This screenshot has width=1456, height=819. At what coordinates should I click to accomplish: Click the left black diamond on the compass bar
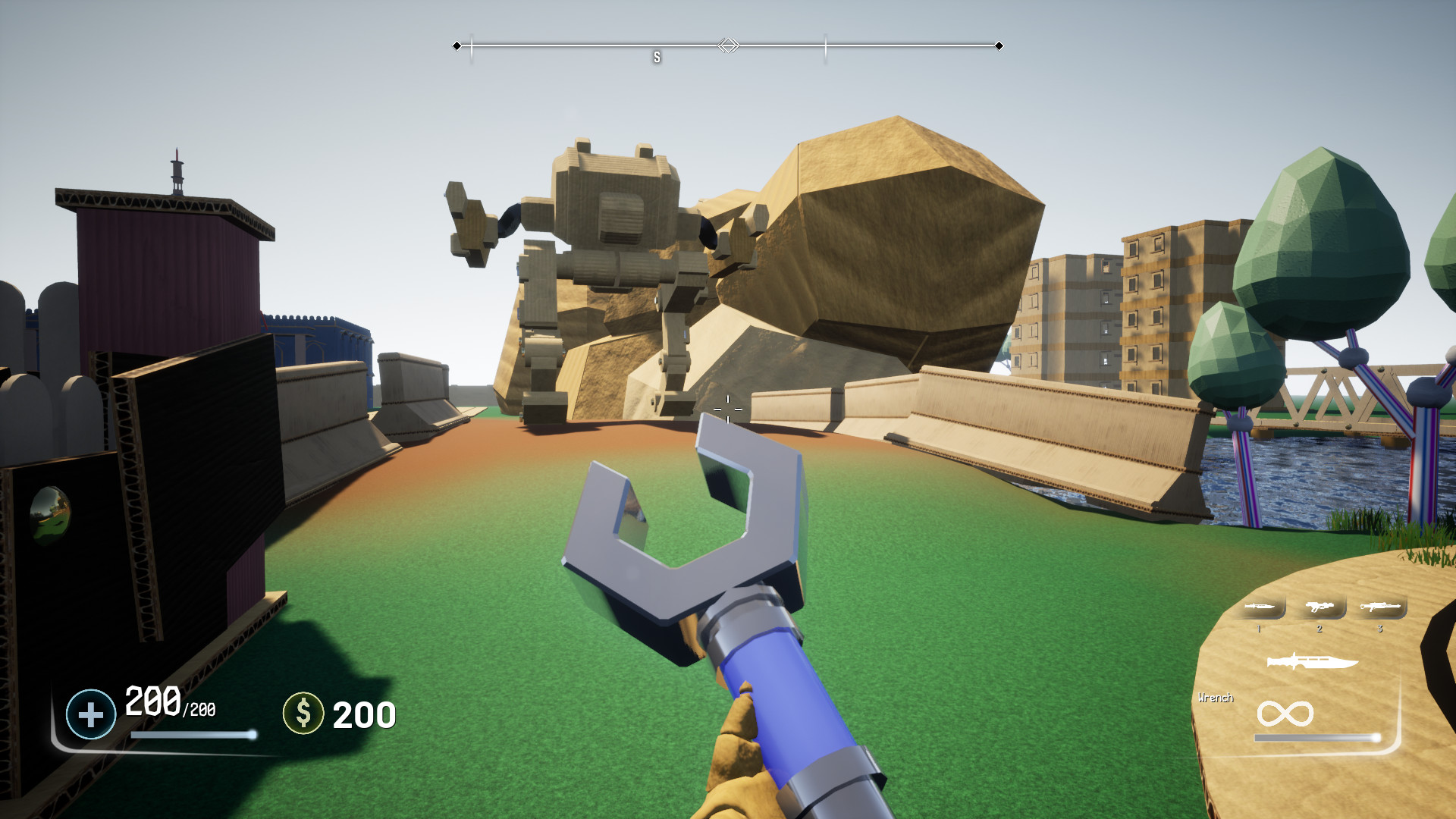coord(457,45)
